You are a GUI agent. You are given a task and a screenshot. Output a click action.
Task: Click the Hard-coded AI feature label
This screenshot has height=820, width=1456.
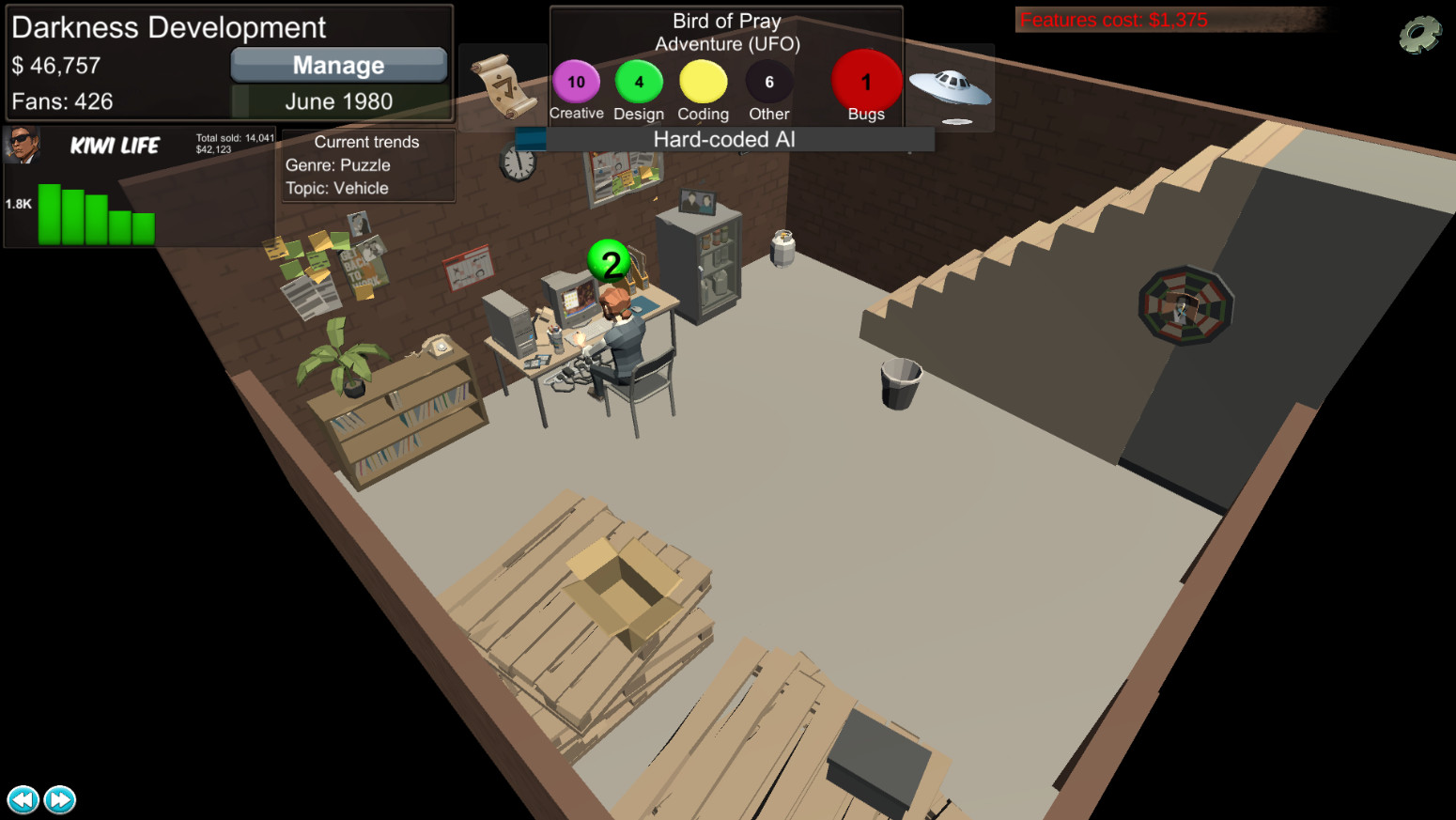[723, 139]
